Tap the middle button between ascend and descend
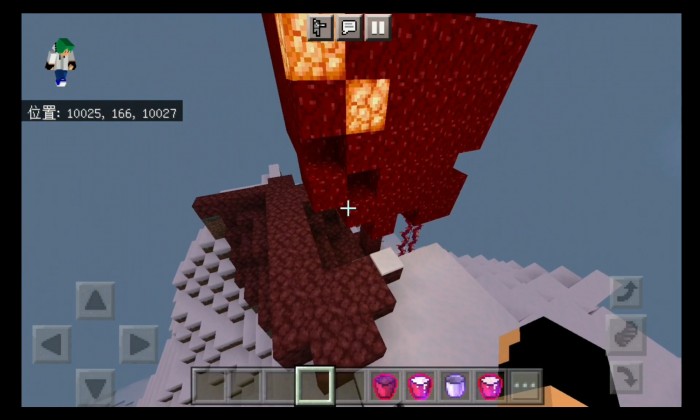The height and width of the screenshot is (420, 700). [626, 336]
